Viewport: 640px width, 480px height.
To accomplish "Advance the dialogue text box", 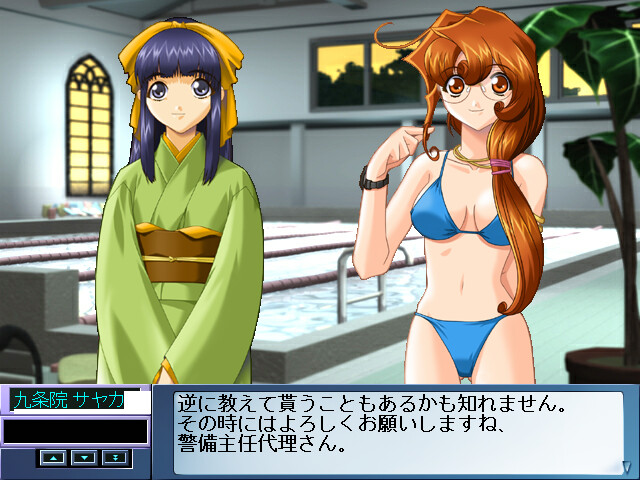I will [400, 430].
